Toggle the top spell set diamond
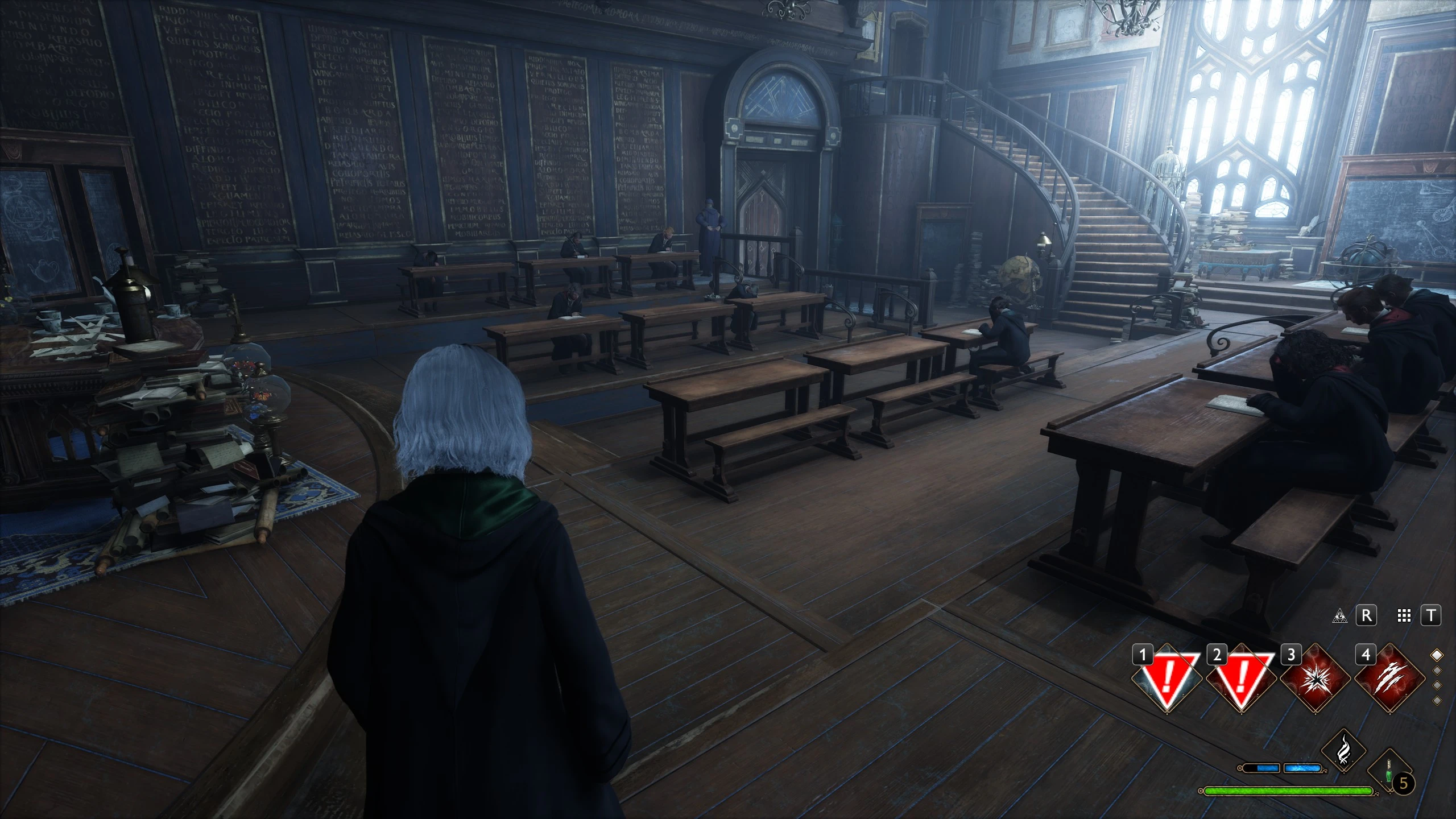The width and height of the screenshot is (1456, 819). pos(1436,656)
